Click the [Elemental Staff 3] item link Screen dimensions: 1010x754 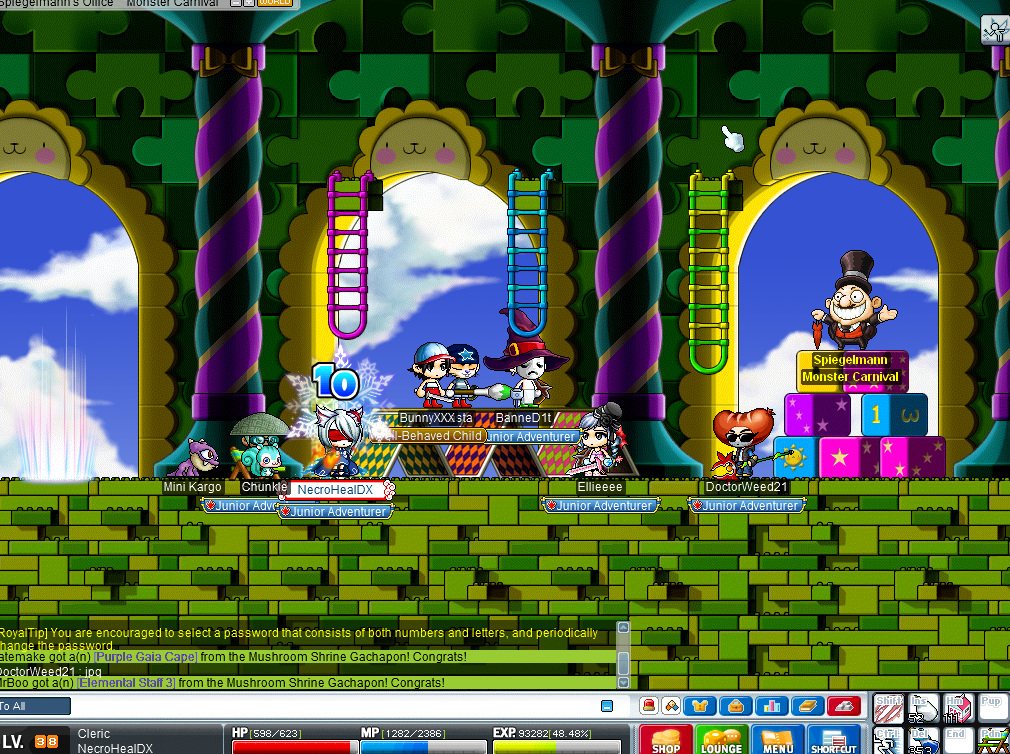[127, 683]
